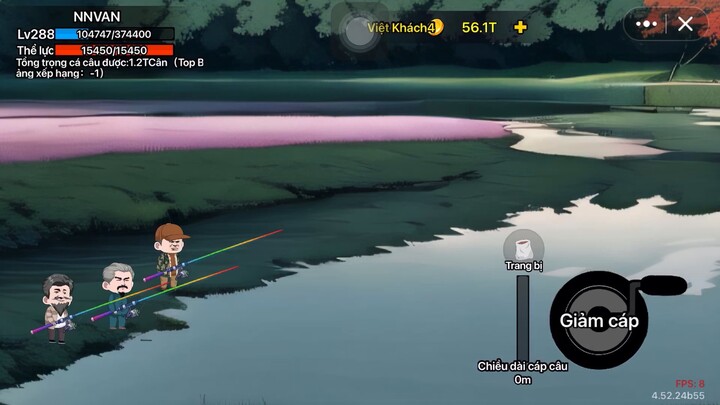Tap the gray circular assistive button
The image size is (720, 405).
(x=358, y=30)
